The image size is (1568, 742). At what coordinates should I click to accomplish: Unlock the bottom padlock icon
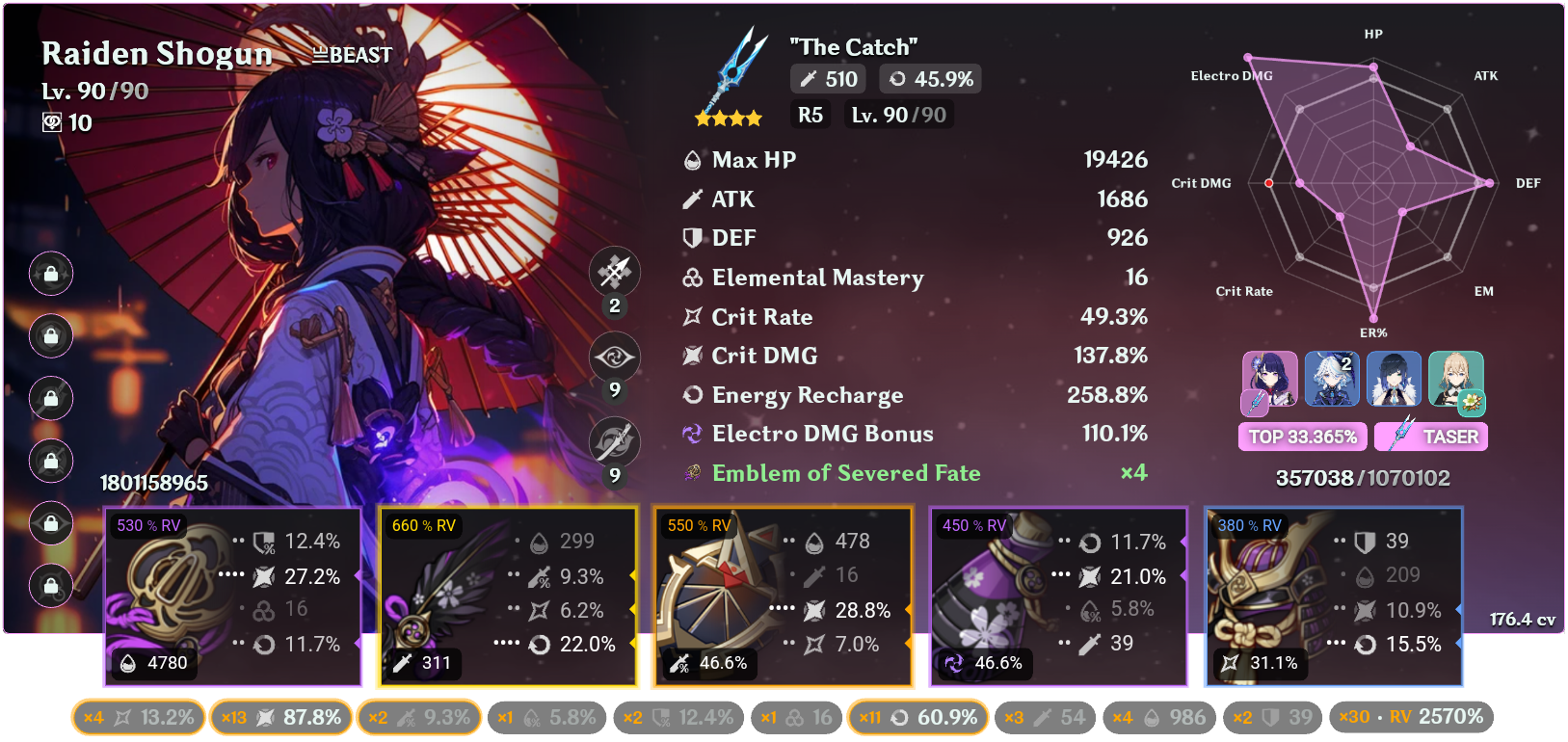[x=50, y=586]
